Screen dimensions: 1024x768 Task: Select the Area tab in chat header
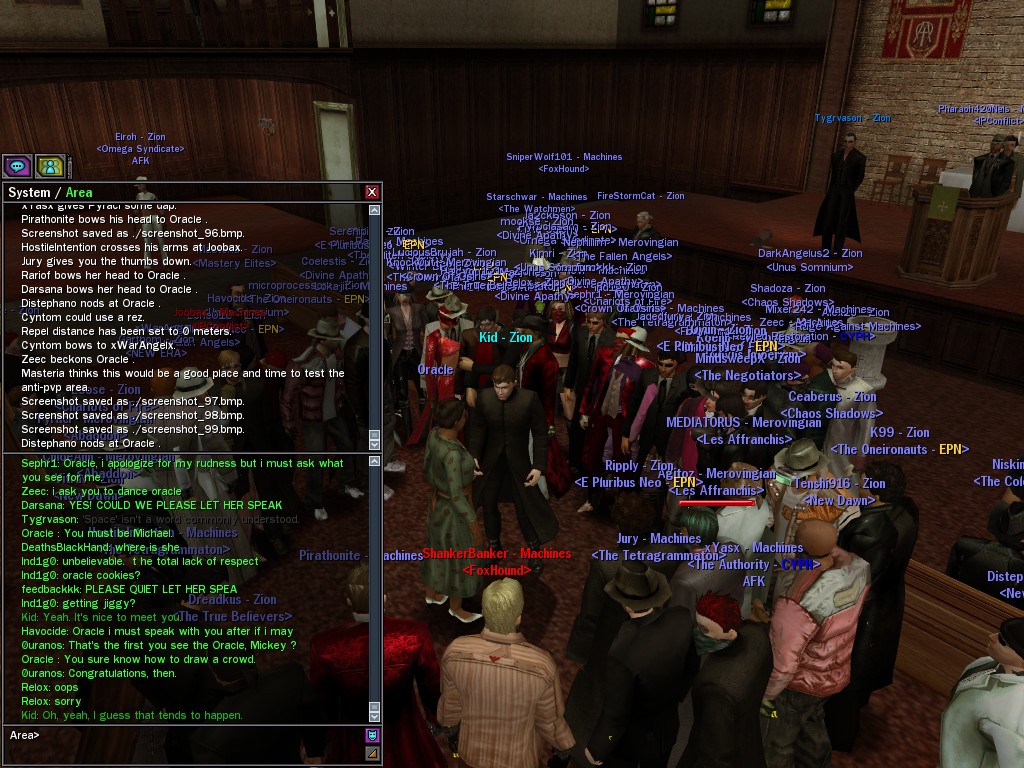point(79,192)
